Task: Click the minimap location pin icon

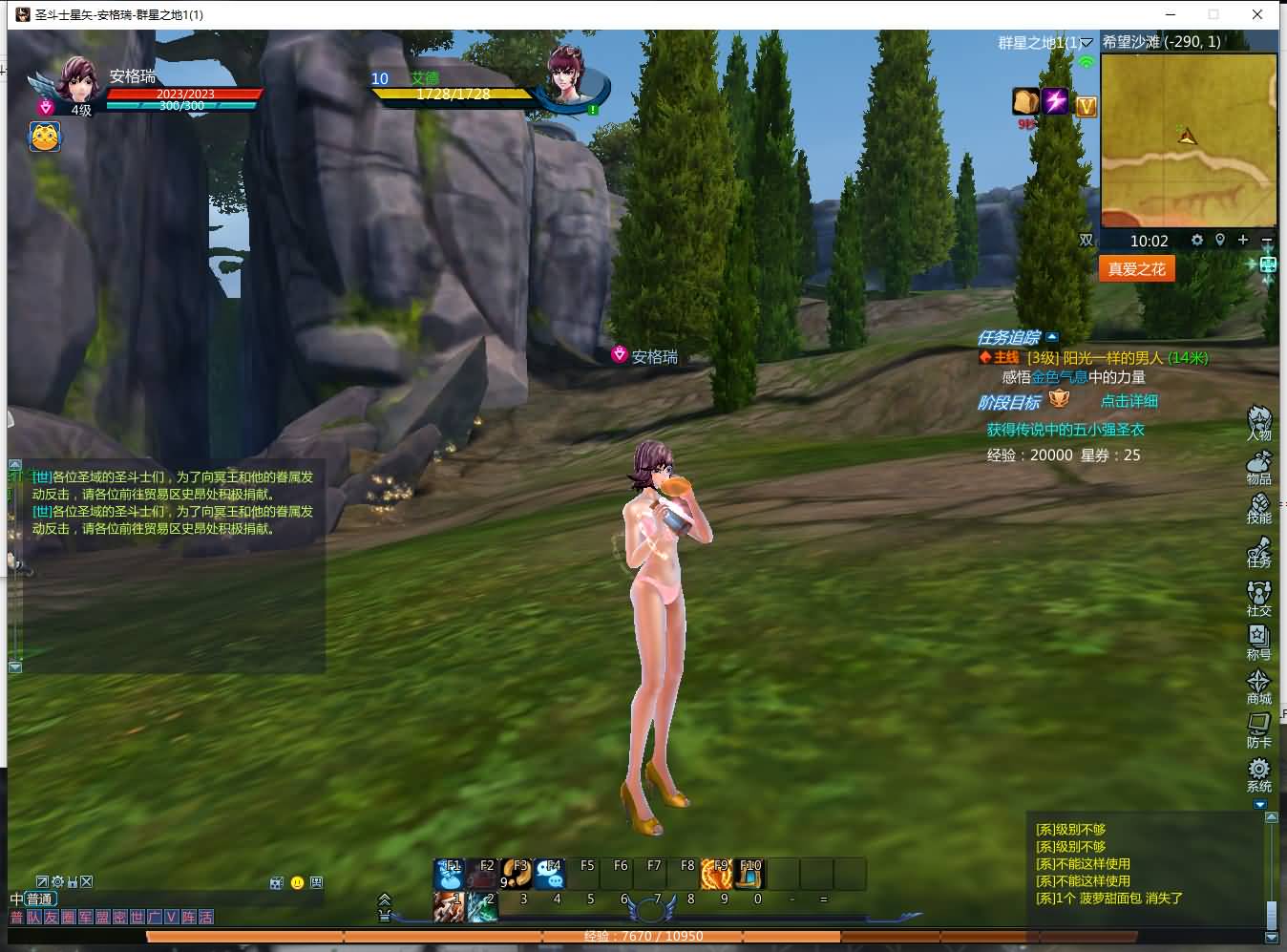Action: click(x=1220, y=240)
